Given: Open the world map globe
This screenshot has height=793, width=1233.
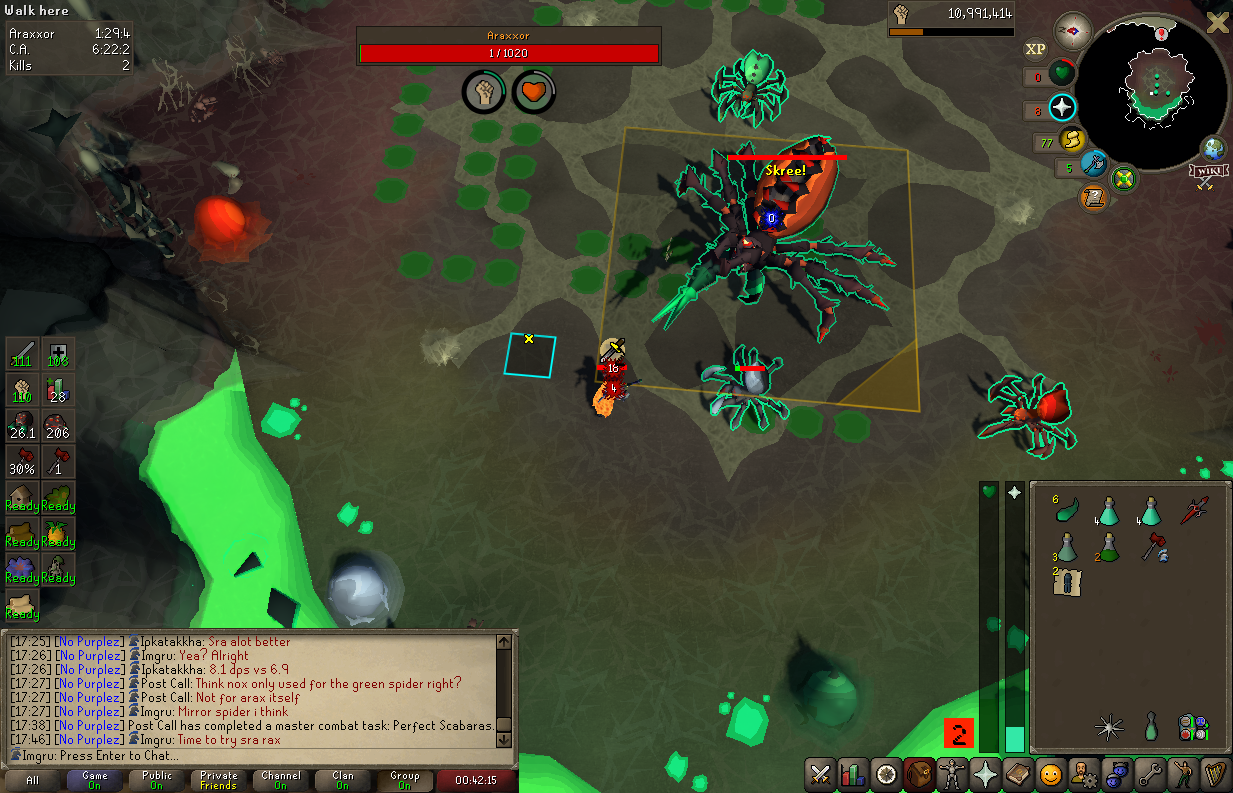Looking at the screenshot, I should [1213, 150].
